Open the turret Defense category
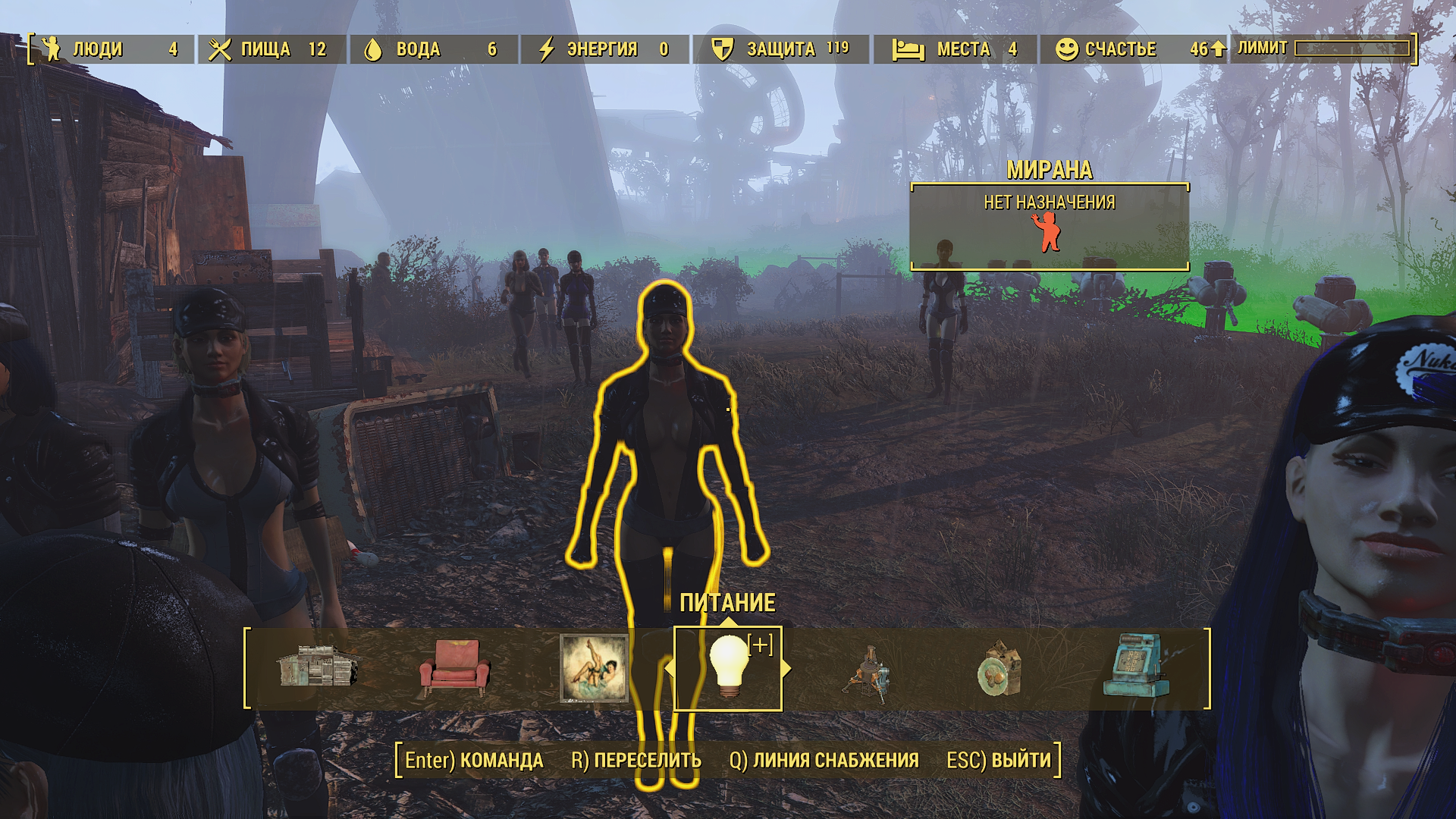Image resolution: width=1456 pixels, height=819 pixels. 867,672
